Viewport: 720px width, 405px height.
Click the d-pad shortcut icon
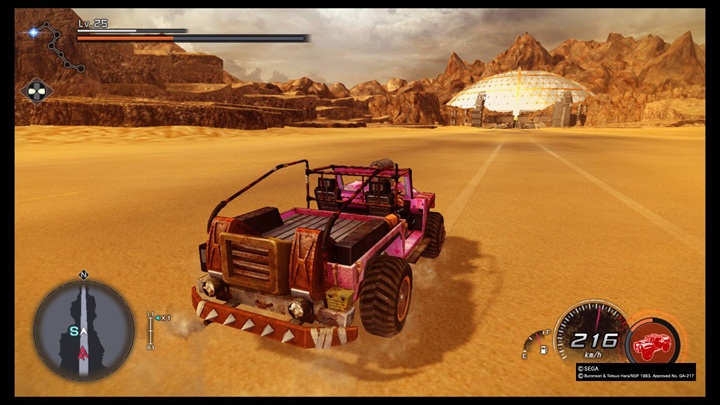tap(35, 90)
